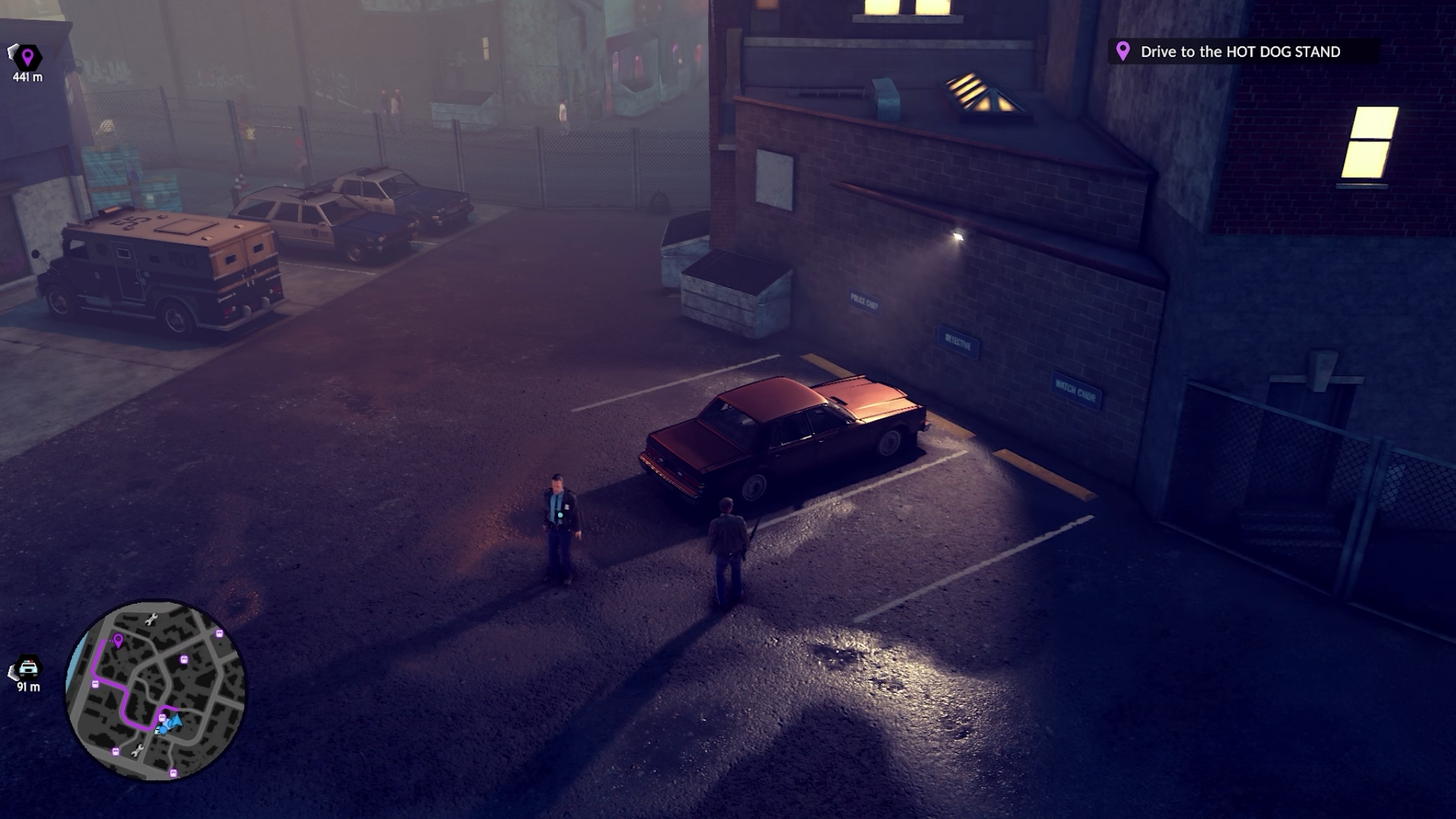Select the store icon beside the player arrow
The image size is (1456, 819).
(162, 717)
